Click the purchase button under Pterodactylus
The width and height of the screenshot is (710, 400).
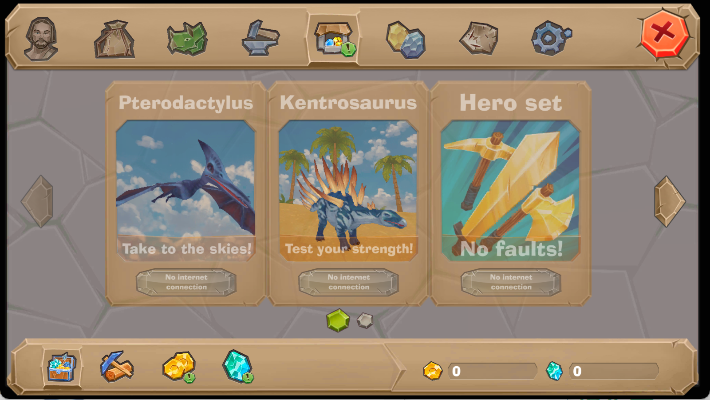point(186,282)
